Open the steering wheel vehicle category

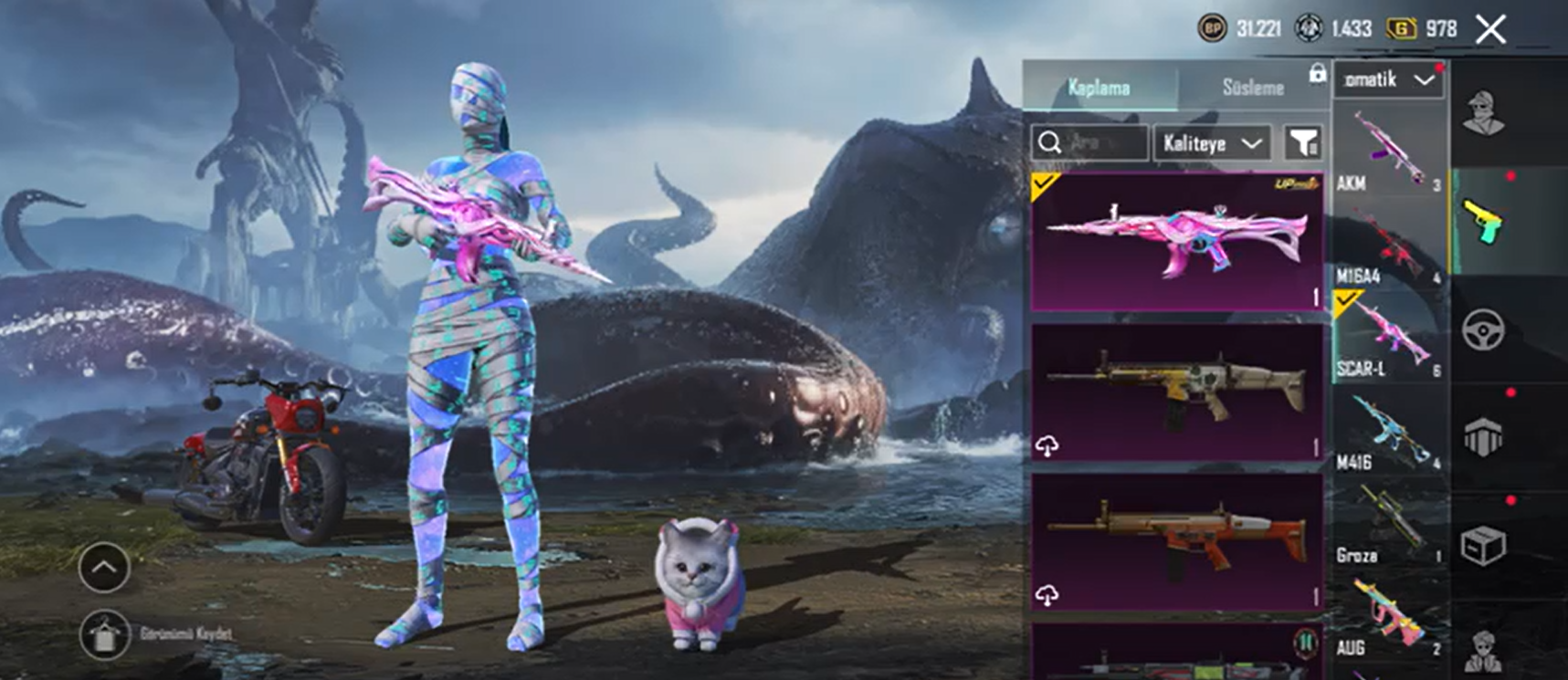[1484, 330]
